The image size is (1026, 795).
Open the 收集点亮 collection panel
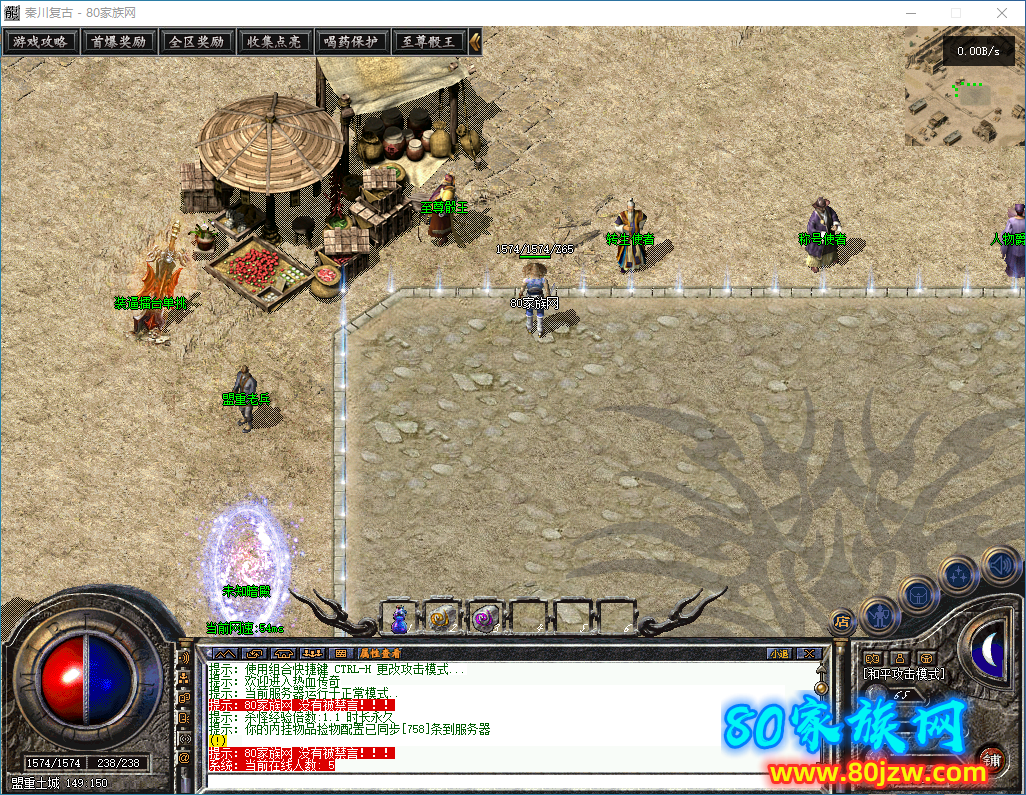tap(274, 42)
